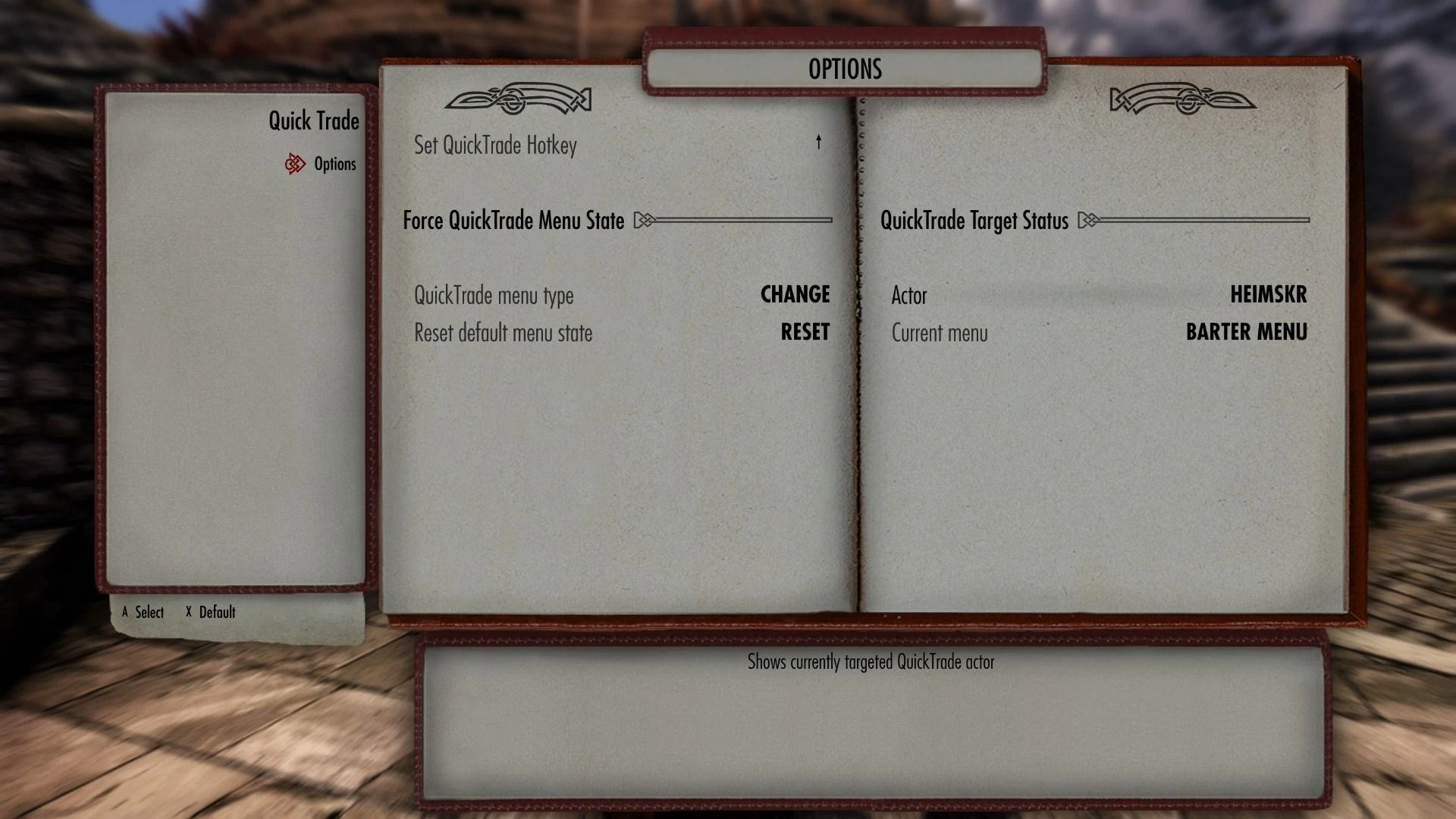The width and height of the screenshot is (1456, 819).
Task: Select the Options entry in the Quick Trade list
Action: 336,164
